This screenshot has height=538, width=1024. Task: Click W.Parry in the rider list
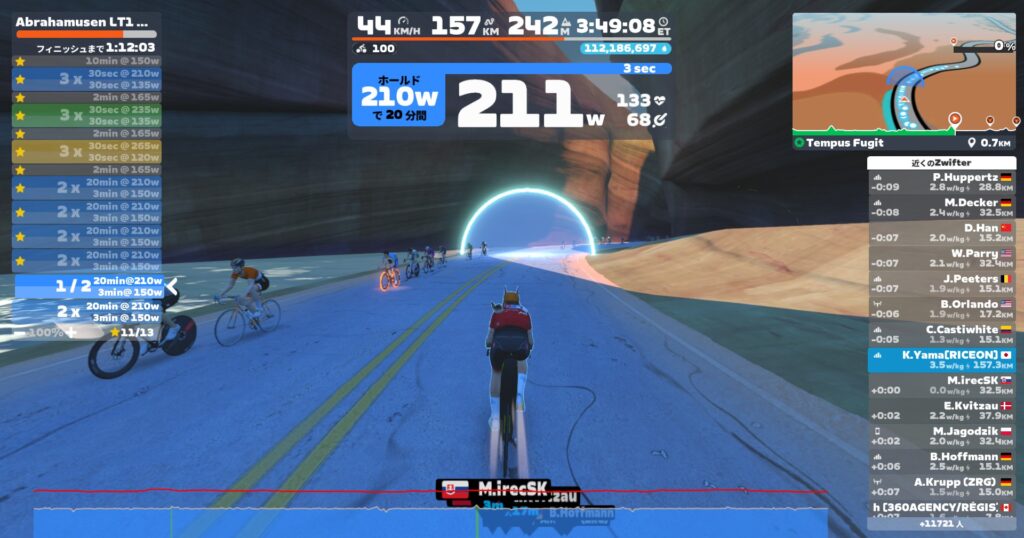click(941, 258)
